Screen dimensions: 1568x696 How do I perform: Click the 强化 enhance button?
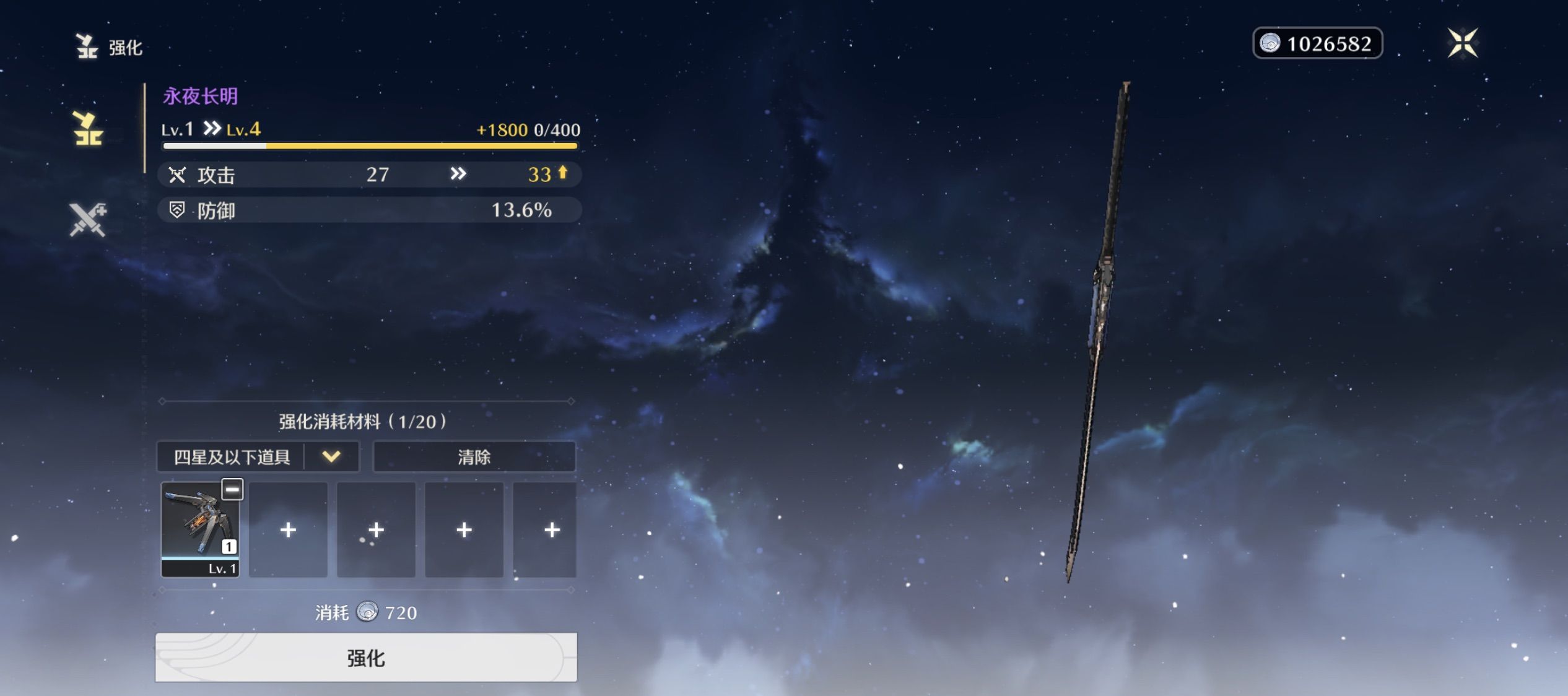(366, 658)
